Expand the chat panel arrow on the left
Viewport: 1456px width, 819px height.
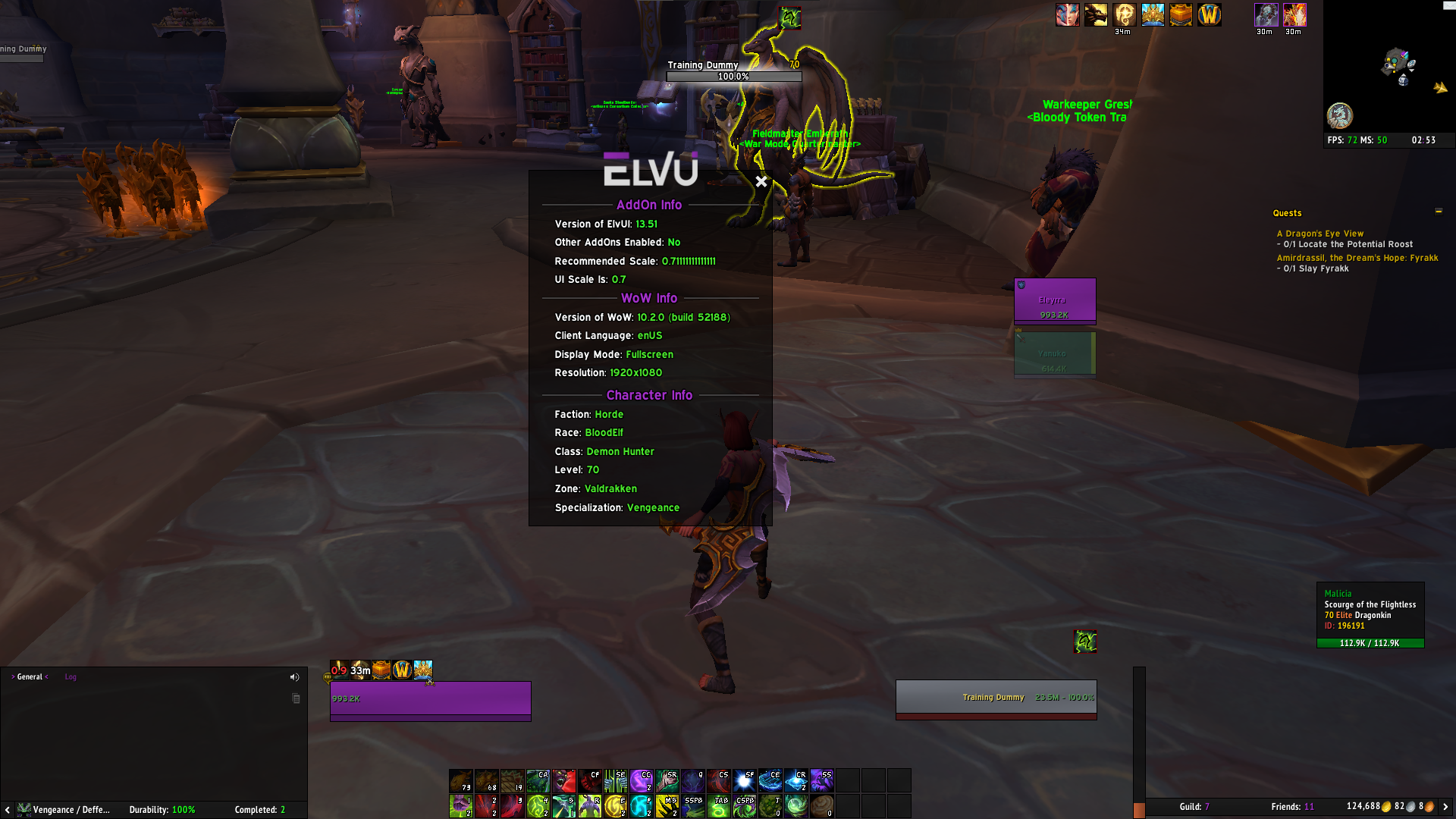tap(8, 810)
